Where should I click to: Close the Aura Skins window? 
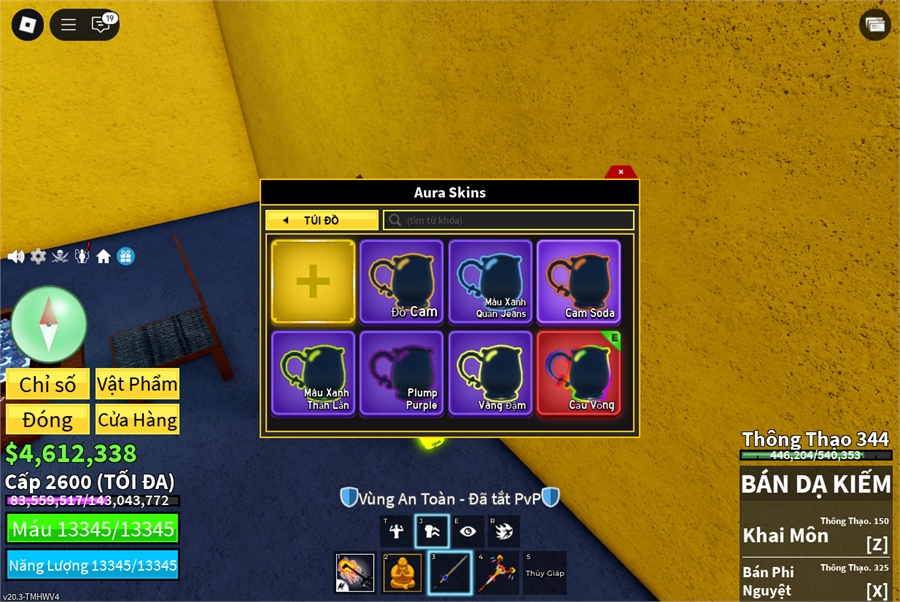(x=621, y=172)
